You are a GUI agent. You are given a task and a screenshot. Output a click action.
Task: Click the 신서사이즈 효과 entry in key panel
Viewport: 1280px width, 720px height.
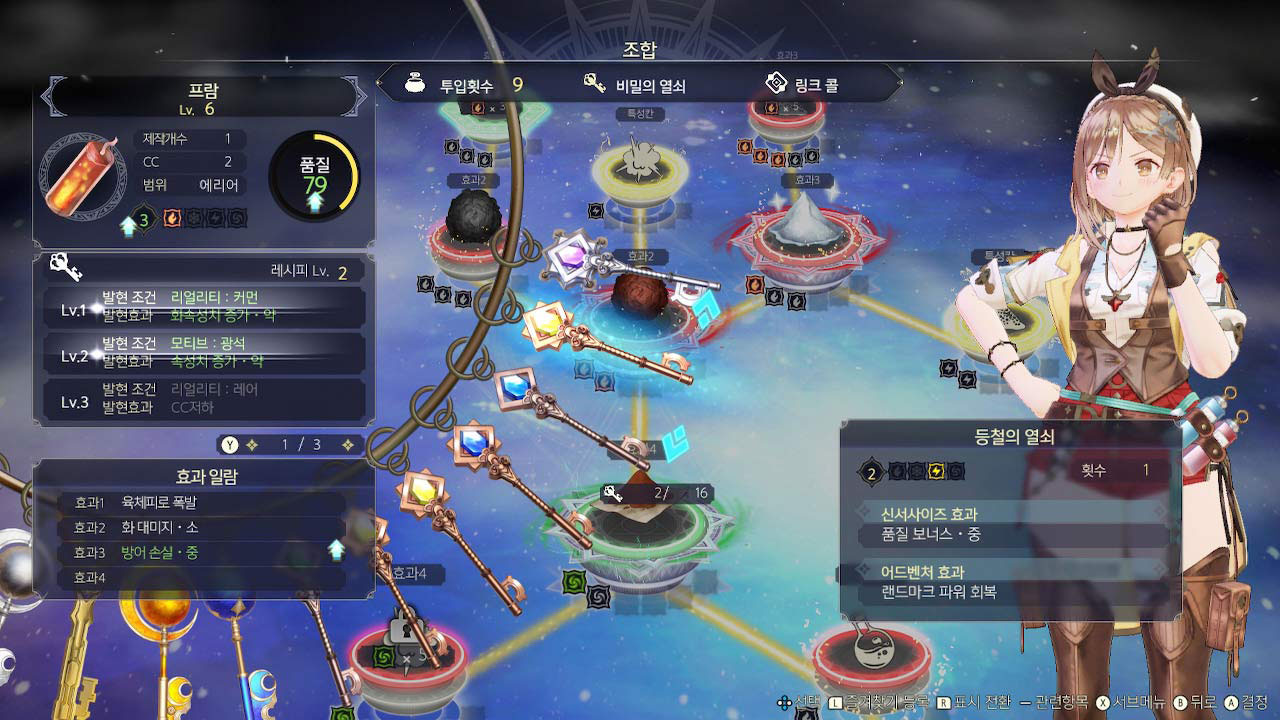click(x=1011, y=525)
